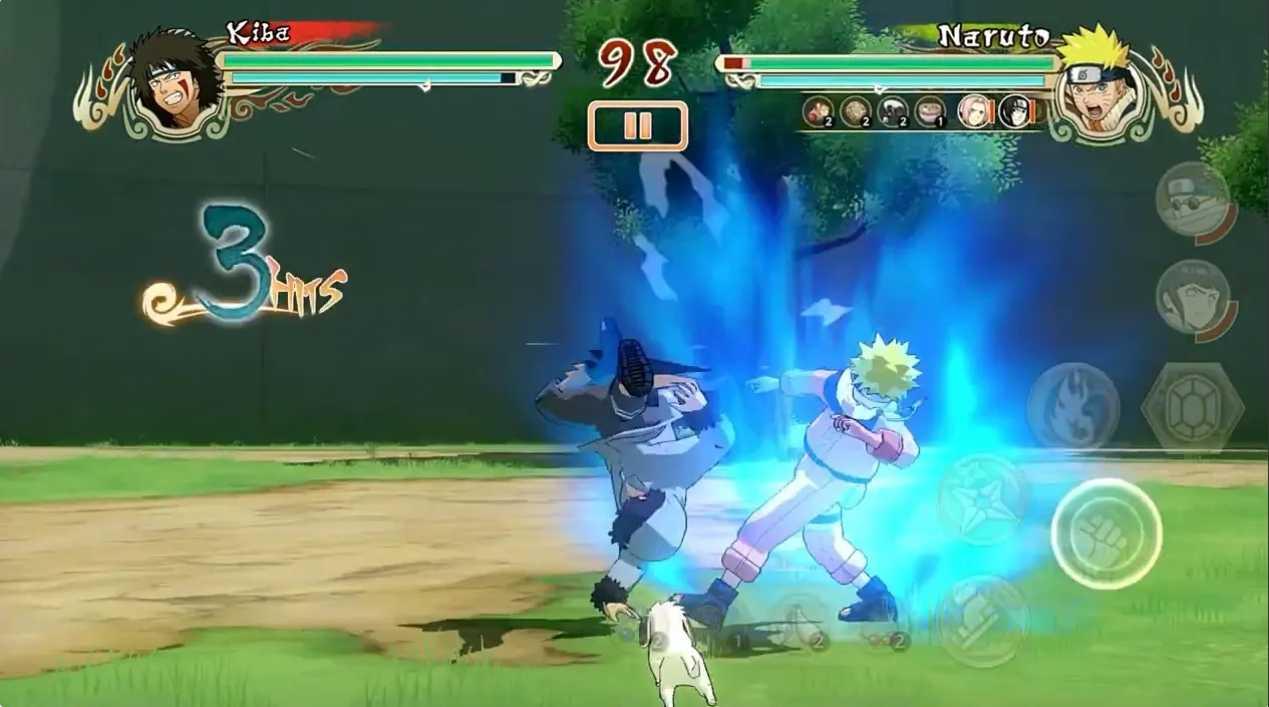Throw a shuriken with the shuriken button
1269x707 pixels.
(x=981, y=499)
